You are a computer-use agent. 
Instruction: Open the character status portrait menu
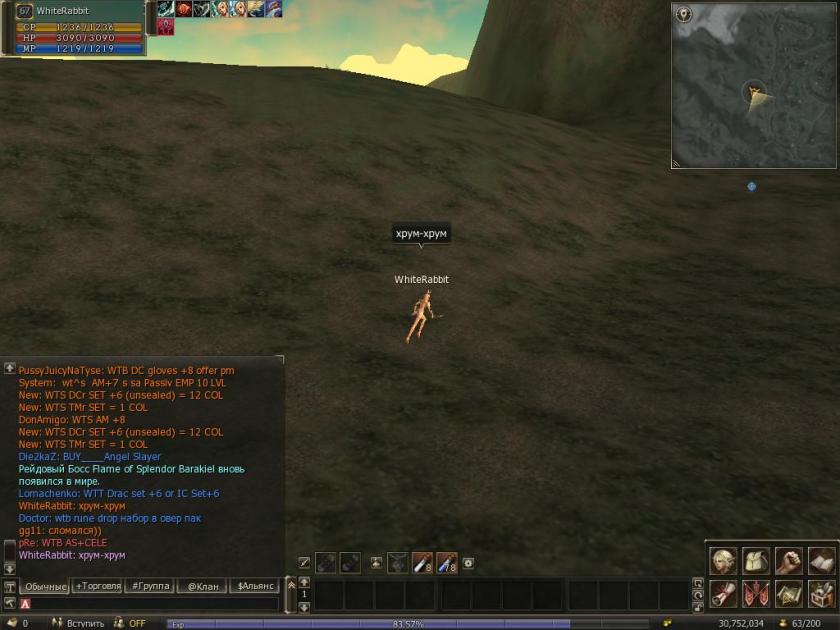723,562
